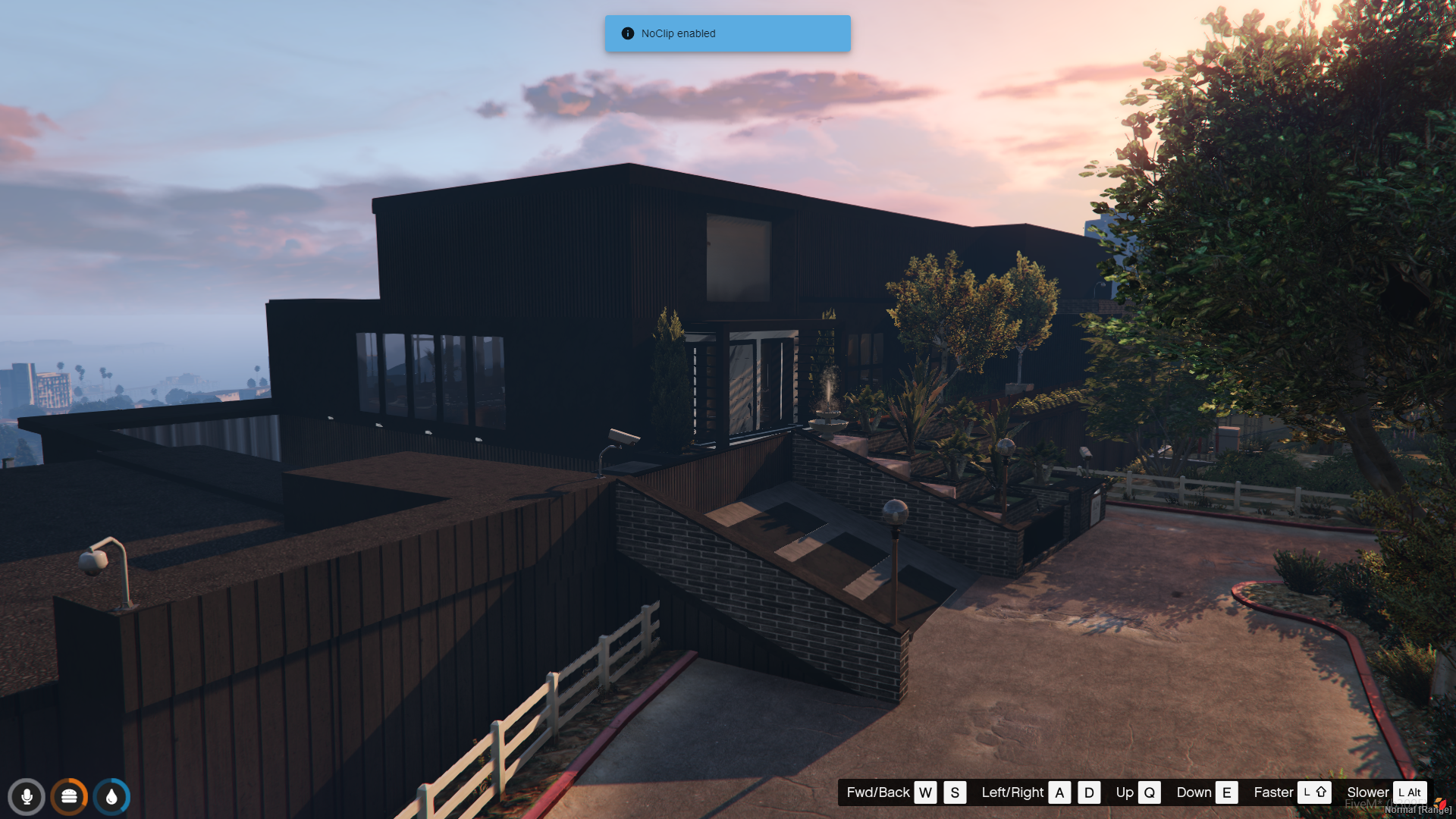
Task: Click the water drop thirst icon
Action: pyautogui.click(x=111, y=797)
